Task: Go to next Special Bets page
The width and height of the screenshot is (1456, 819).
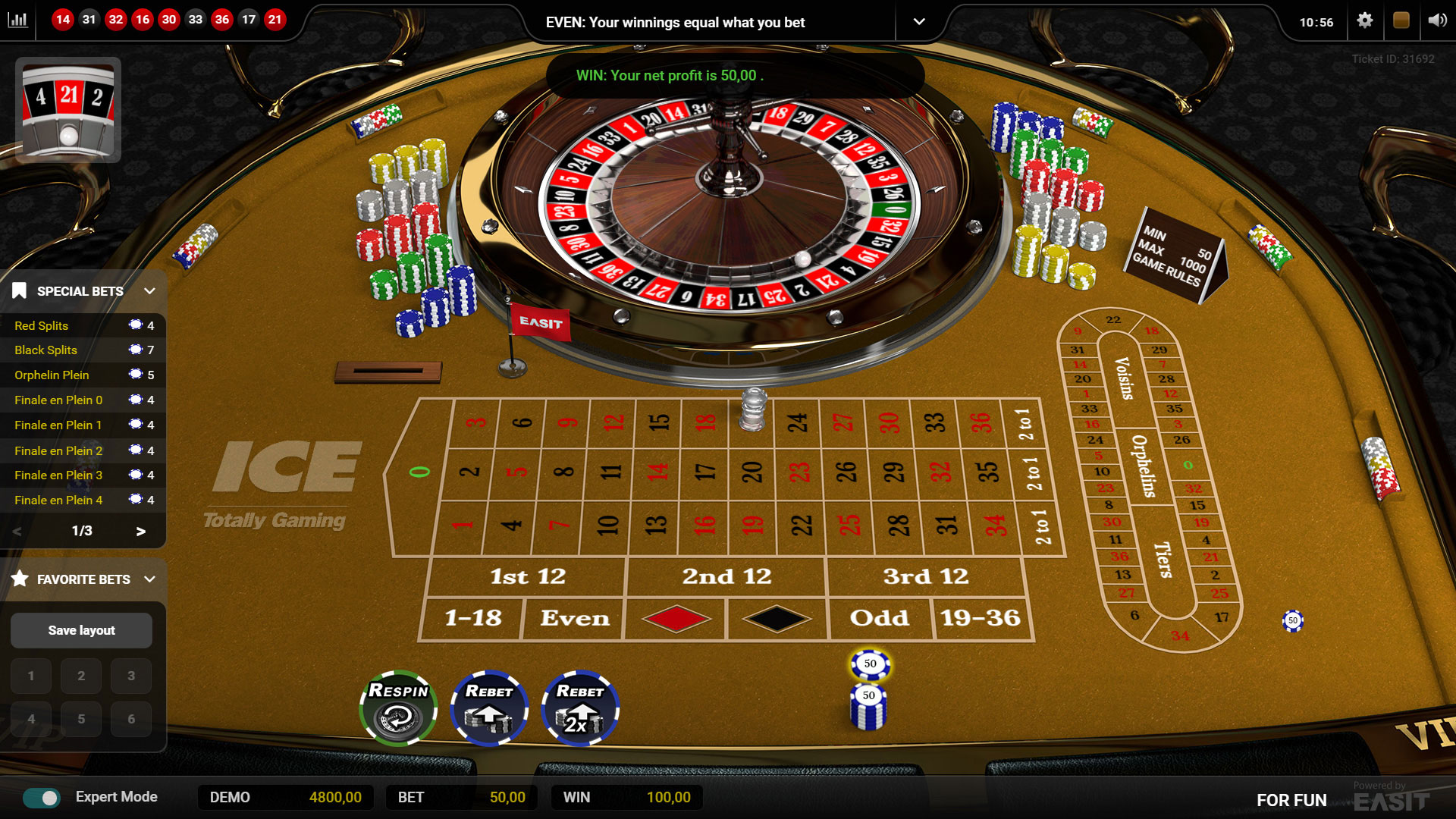Action: (x=140, y=532)
